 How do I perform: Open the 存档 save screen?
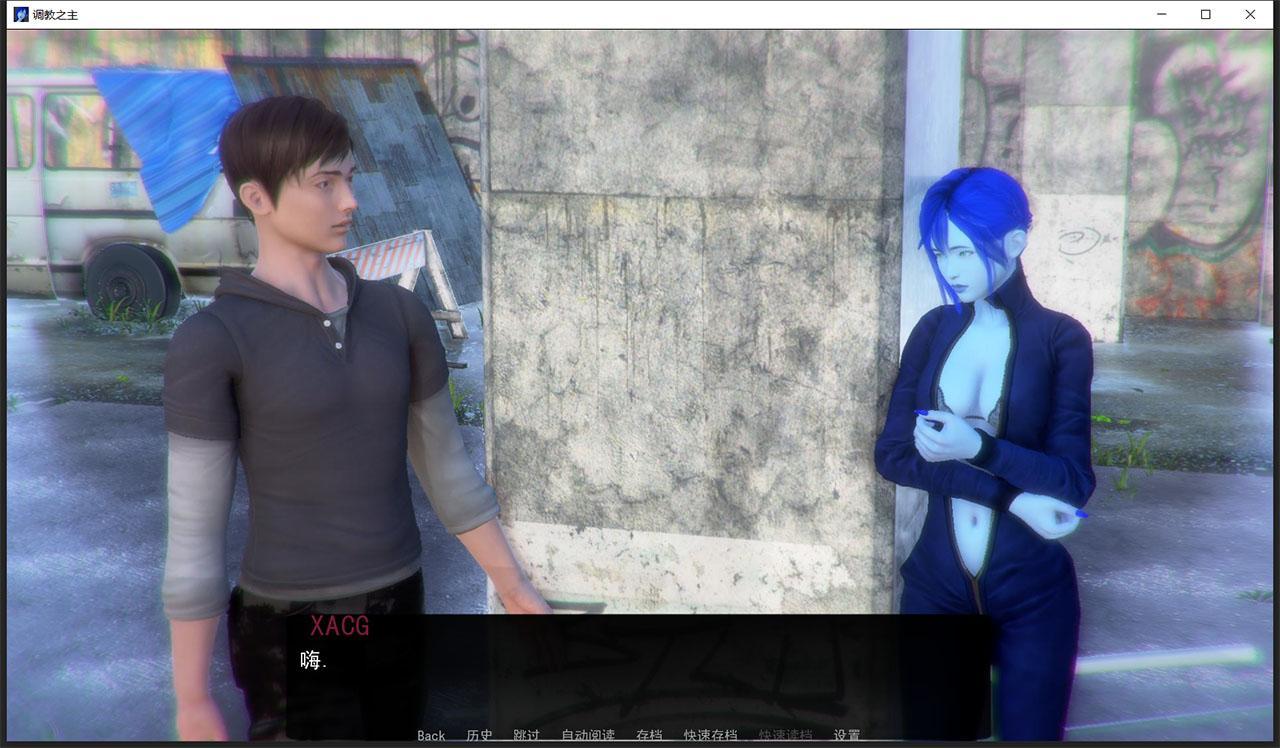tap(650, 735)
